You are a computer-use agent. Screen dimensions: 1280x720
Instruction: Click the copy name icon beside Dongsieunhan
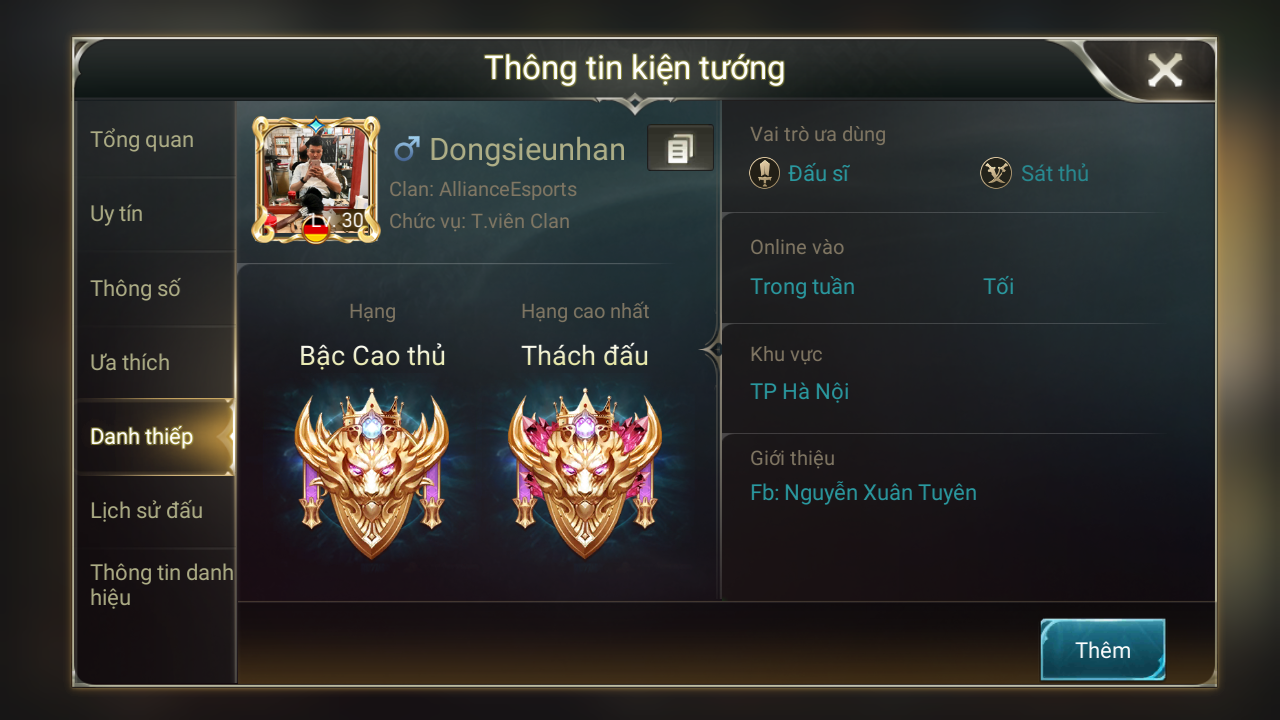tap(681, 148)
